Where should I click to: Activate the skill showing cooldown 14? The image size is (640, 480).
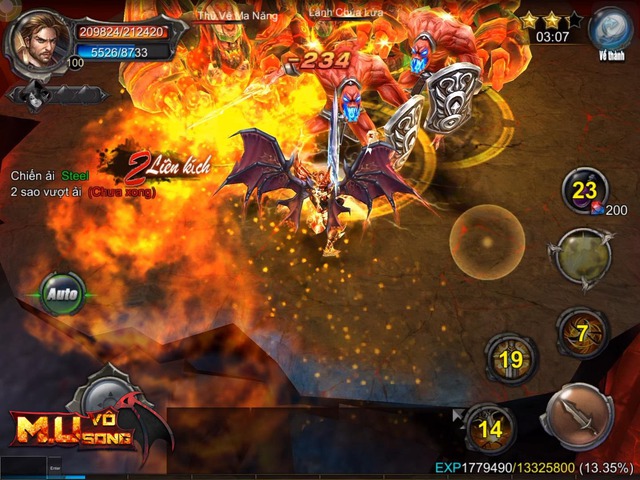(489, 429)
